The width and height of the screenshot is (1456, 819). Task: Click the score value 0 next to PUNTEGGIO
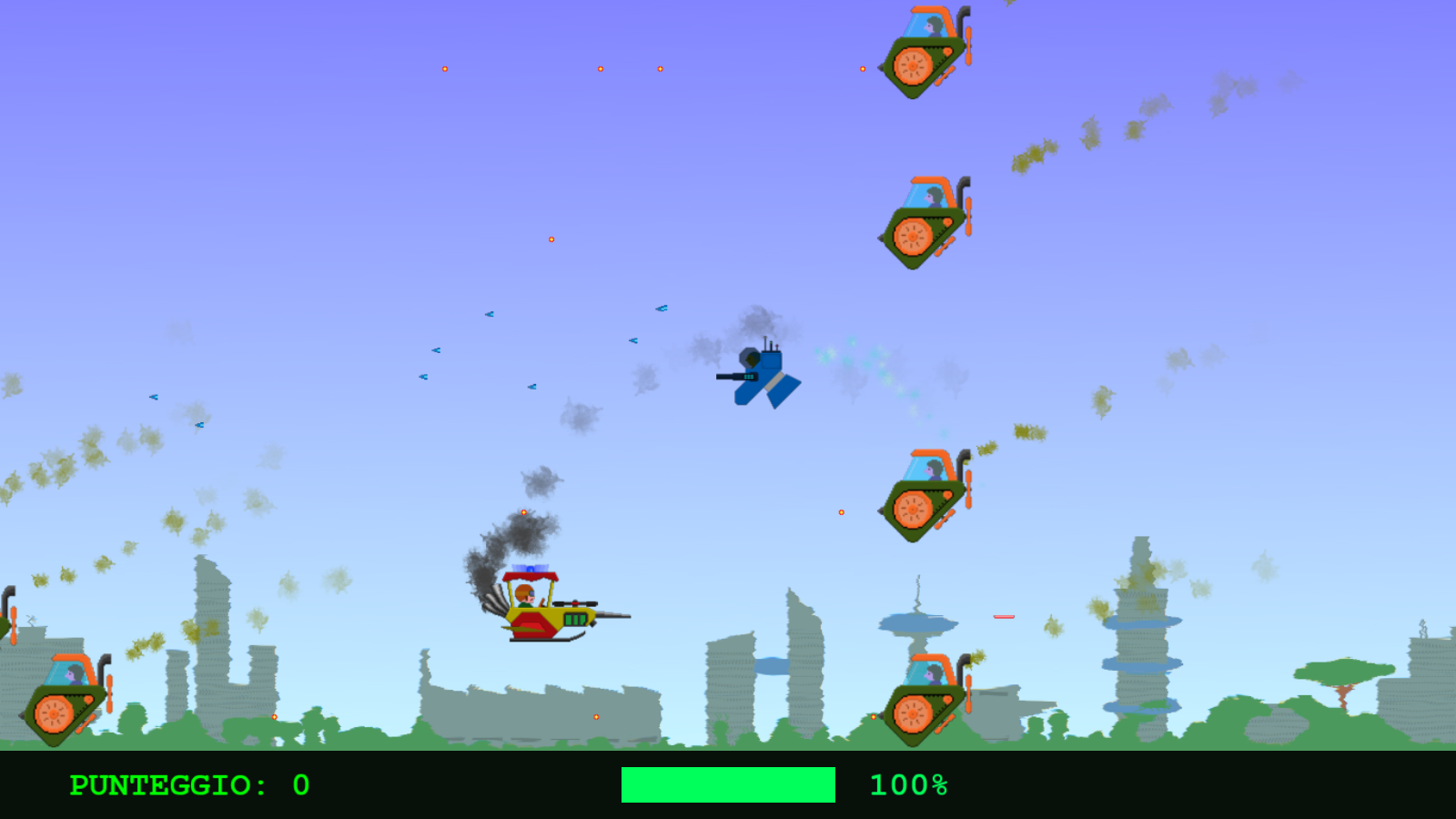(300, 784)
